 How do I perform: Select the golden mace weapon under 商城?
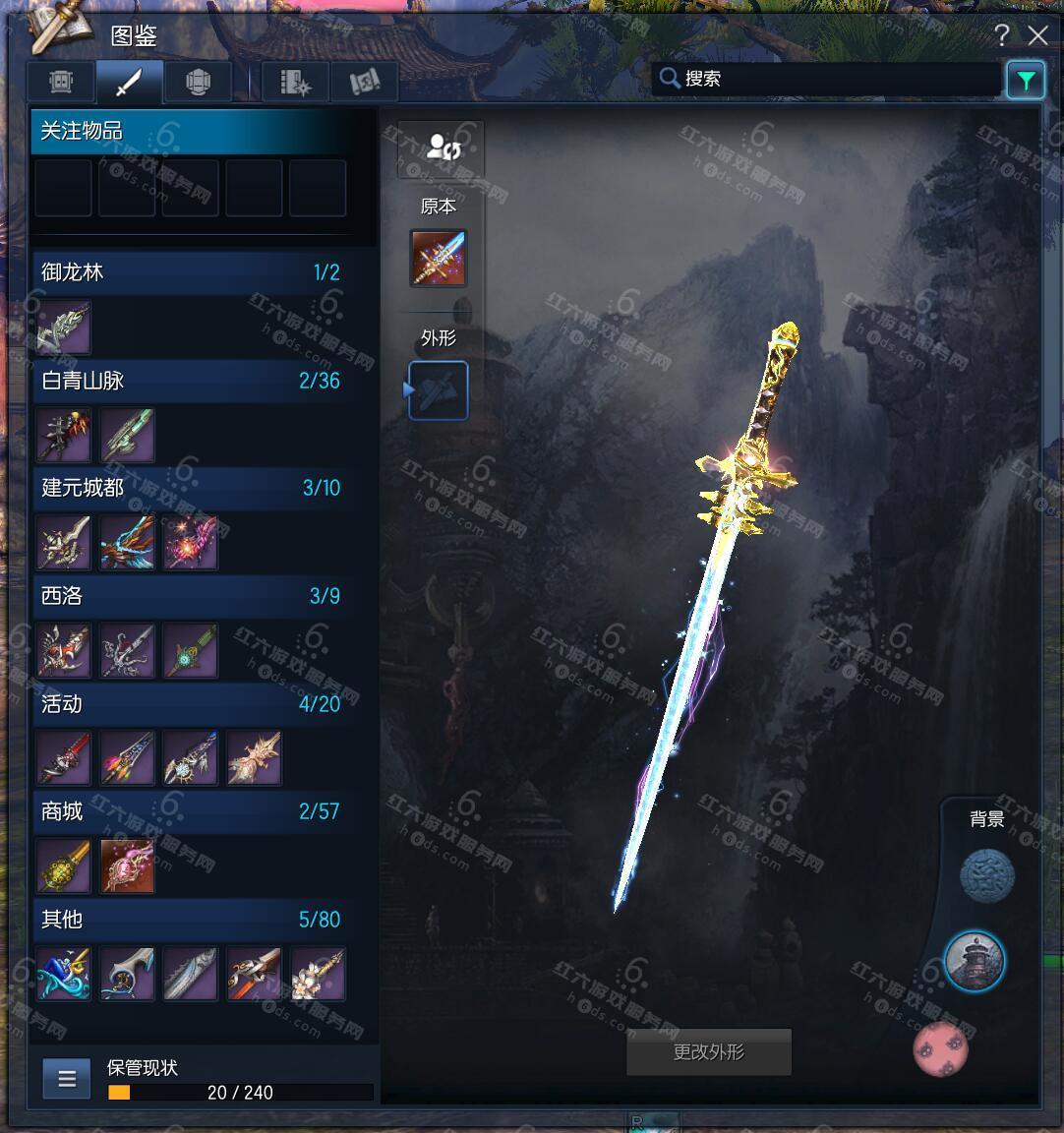pos(64,866)
